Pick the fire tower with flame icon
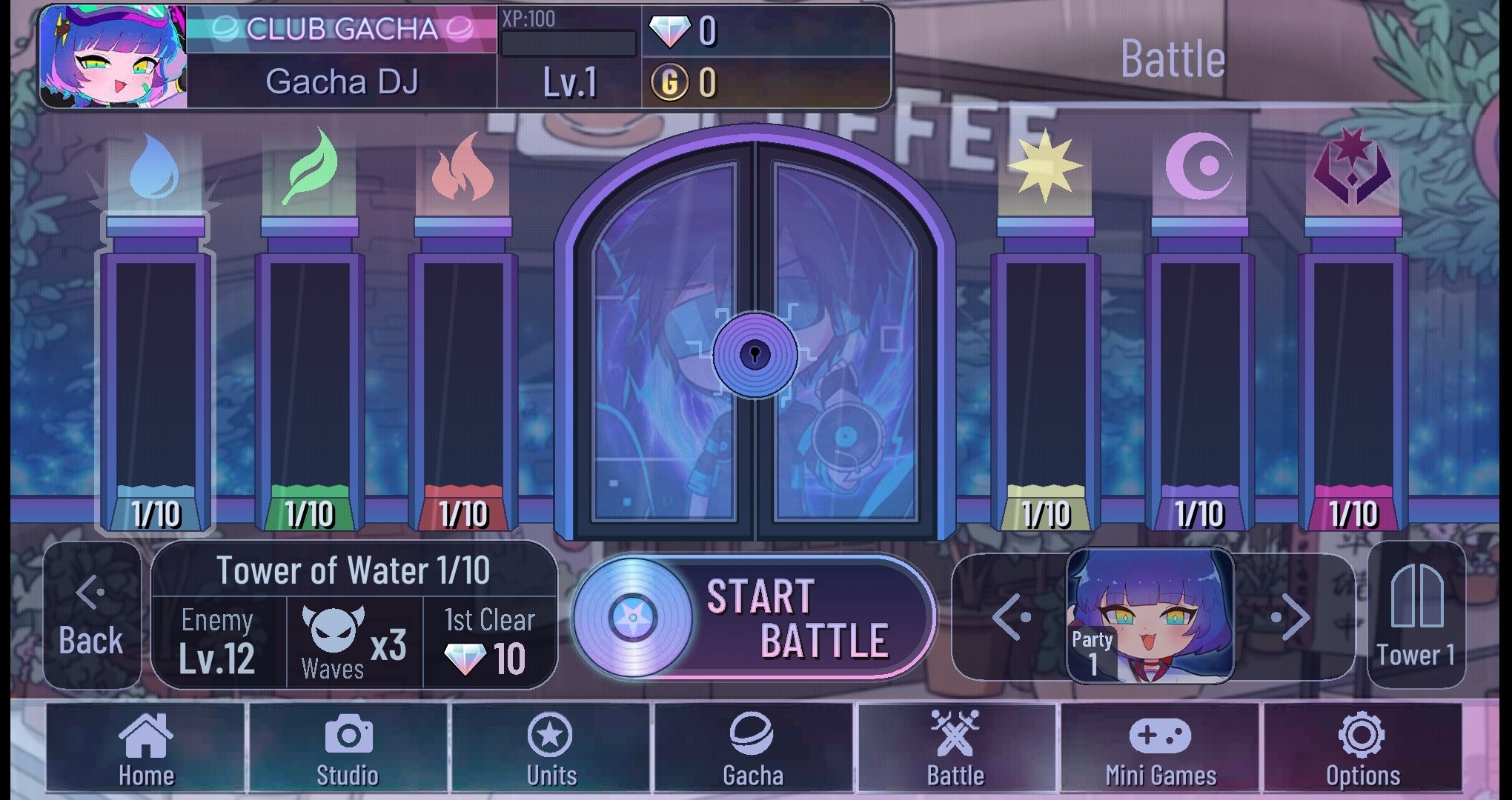The image size is (1512, 800). 462,370
